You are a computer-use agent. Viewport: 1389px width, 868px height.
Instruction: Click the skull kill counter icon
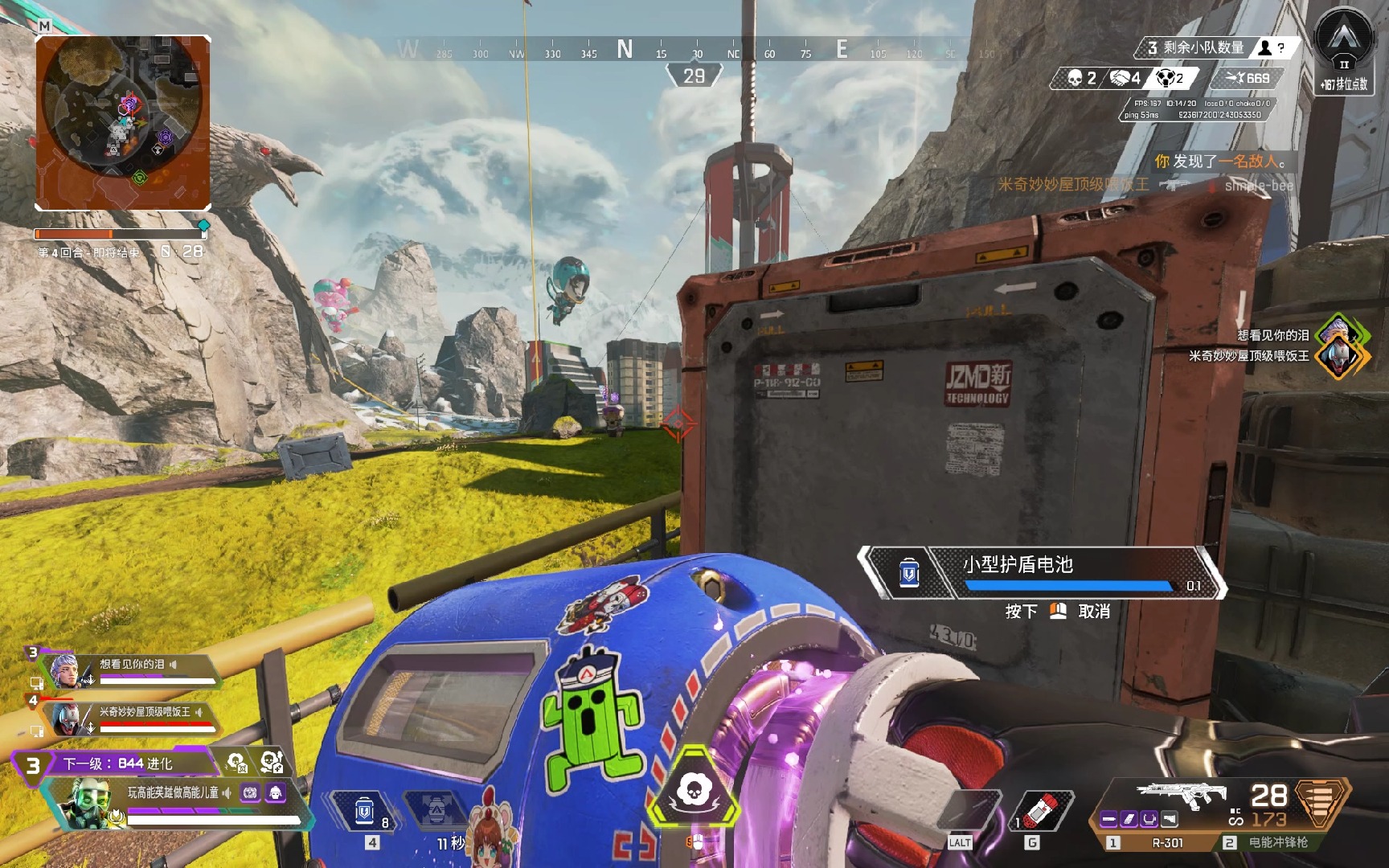point(1077,79)
